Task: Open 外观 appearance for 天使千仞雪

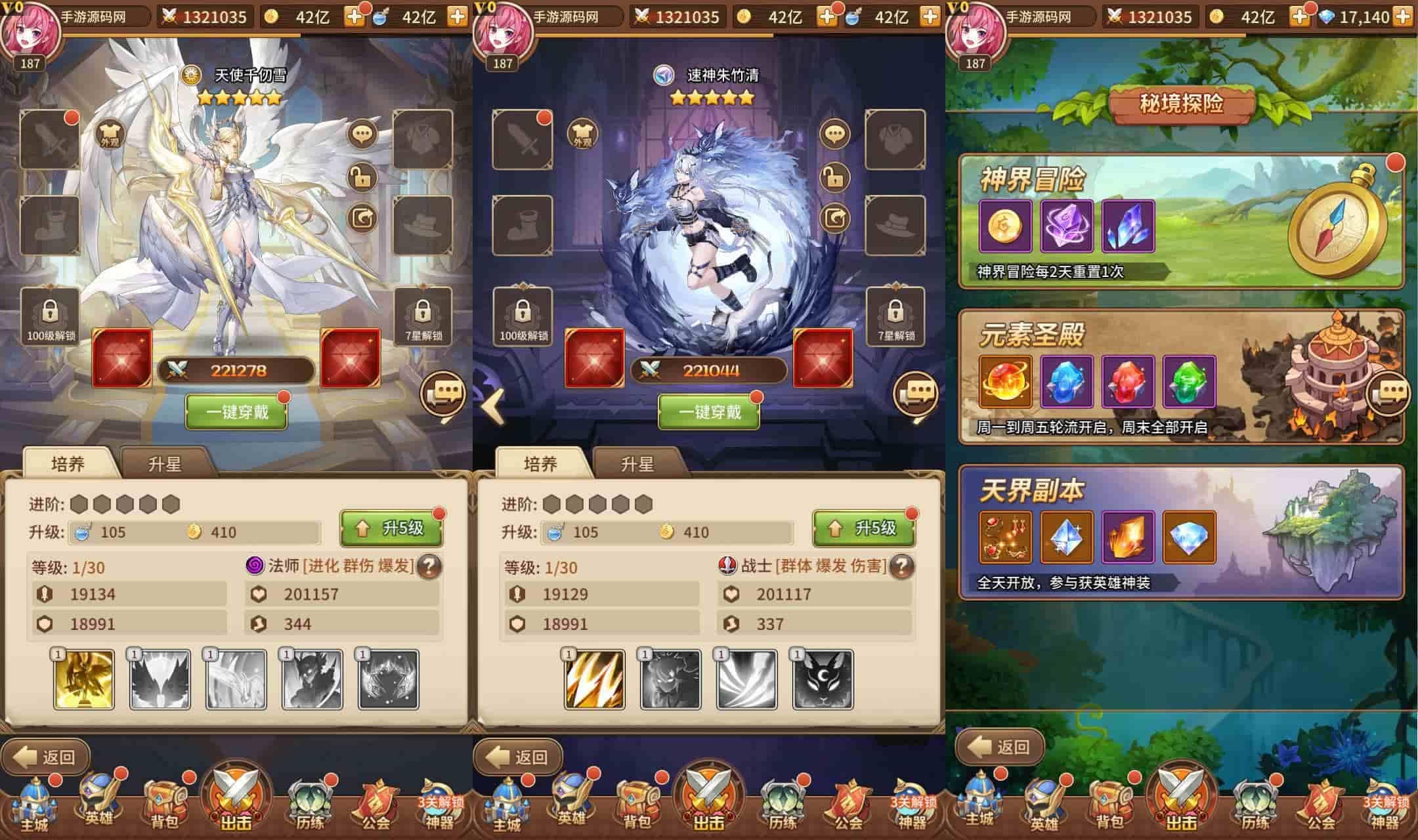Action: [110, 135]
